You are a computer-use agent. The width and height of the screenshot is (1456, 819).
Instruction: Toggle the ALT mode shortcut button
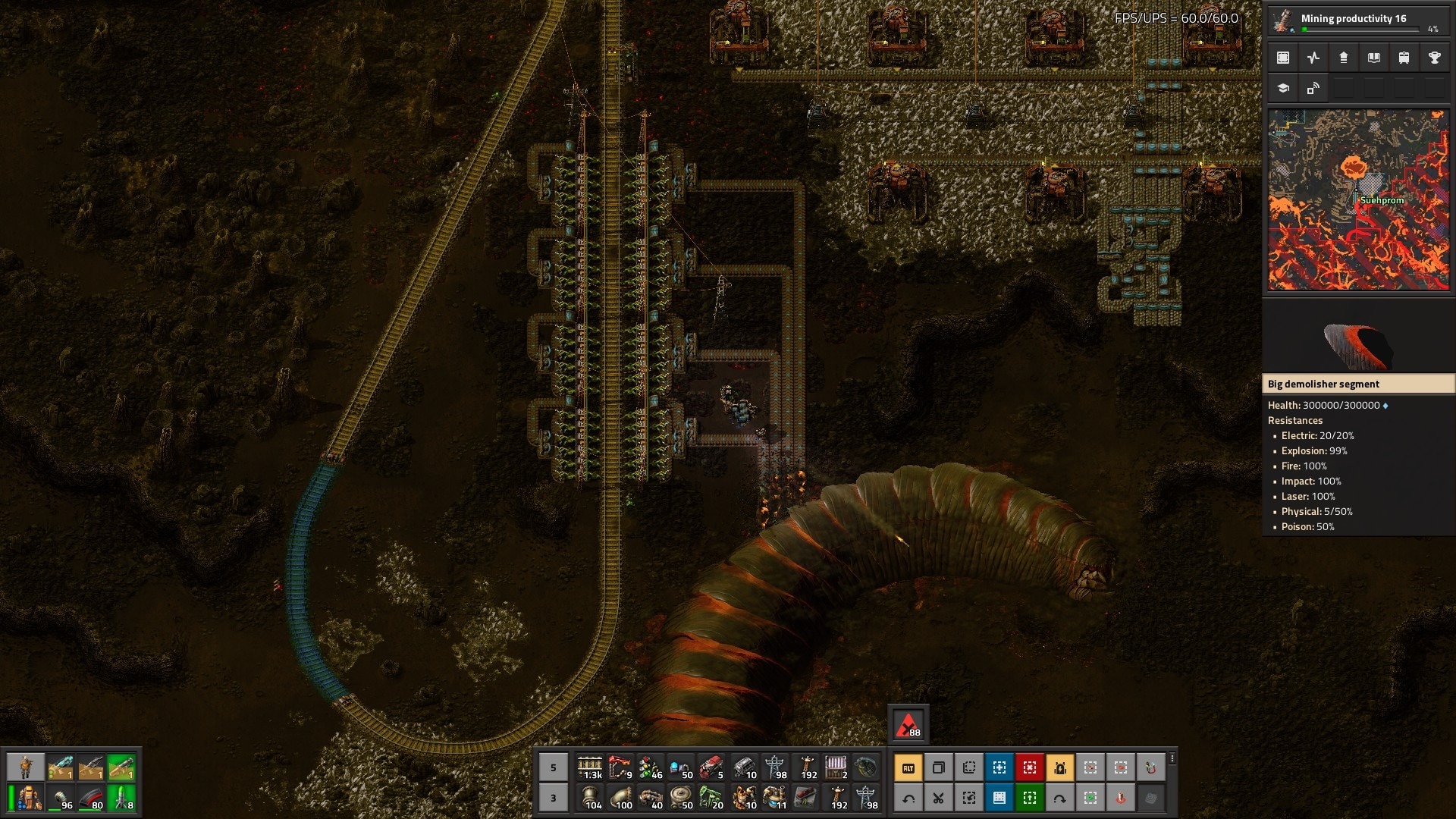(908, 768)
